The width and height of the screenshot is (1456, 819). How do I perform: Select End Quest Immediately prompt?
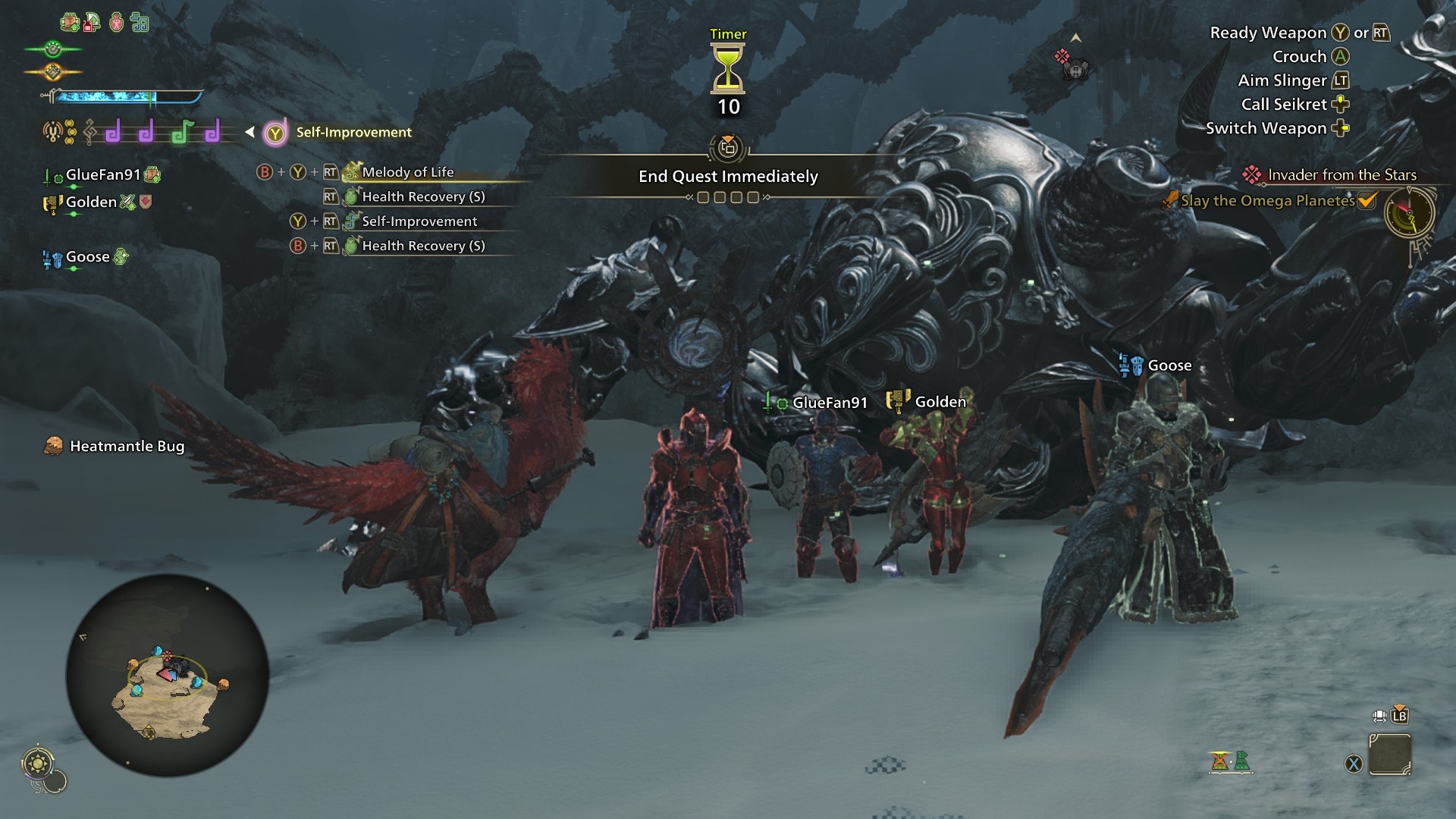pyautogui.click(x=728, y=177)
